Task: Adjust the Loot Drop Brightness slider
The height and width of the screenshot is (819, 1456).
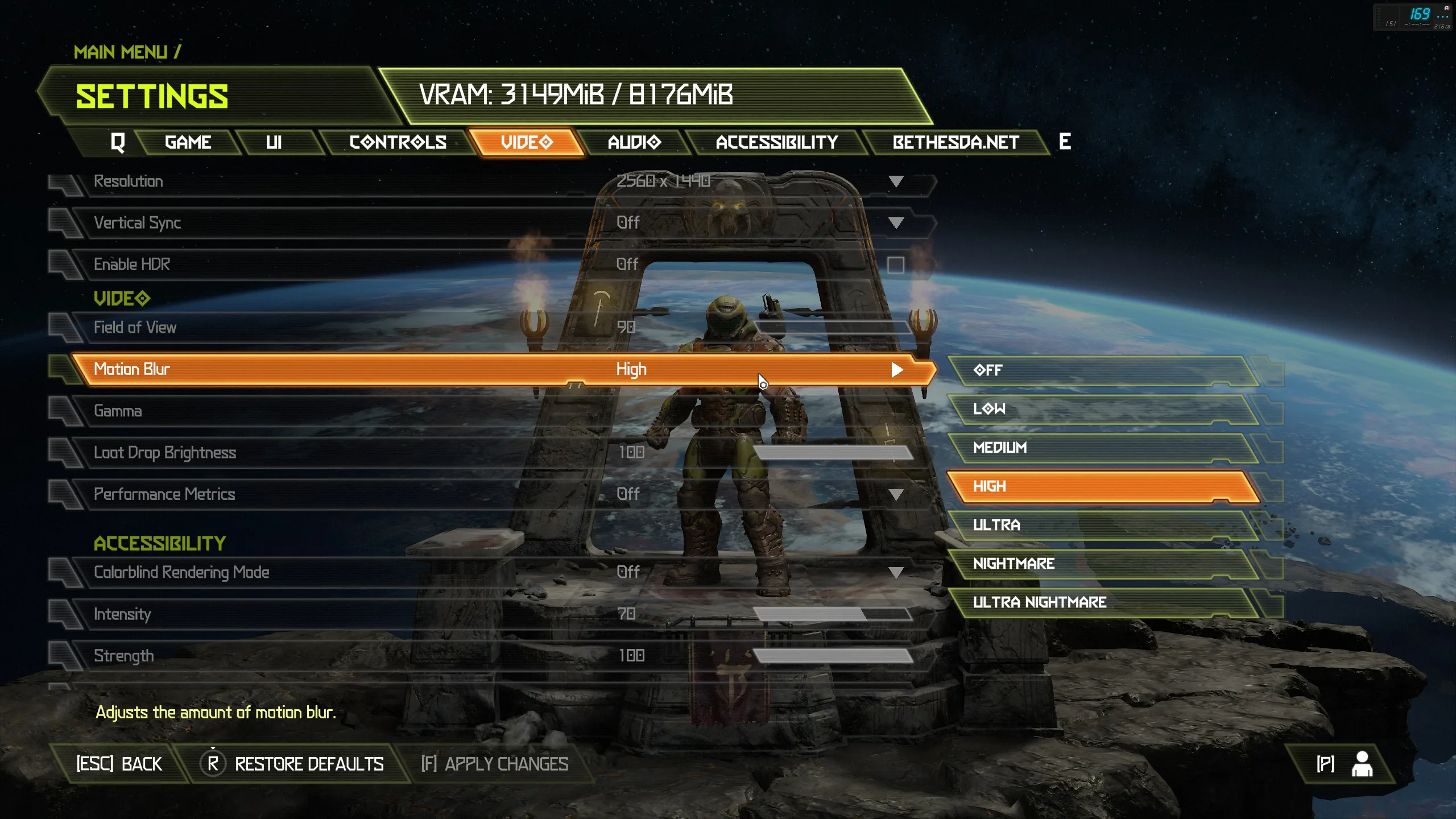Action: click(x=833, y=453)
